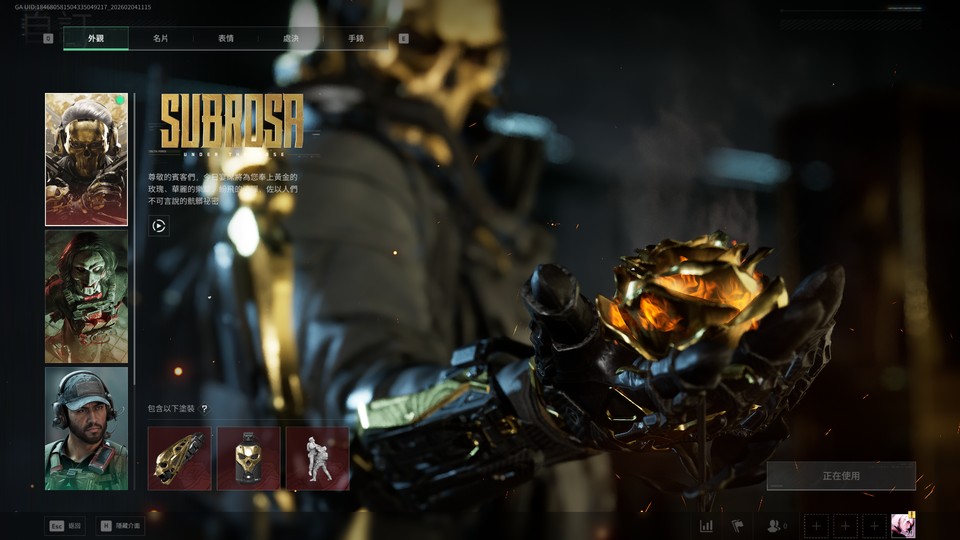View the golden skull gauntlet item
Screen dimensions: 960x540
tap(179, 458)
